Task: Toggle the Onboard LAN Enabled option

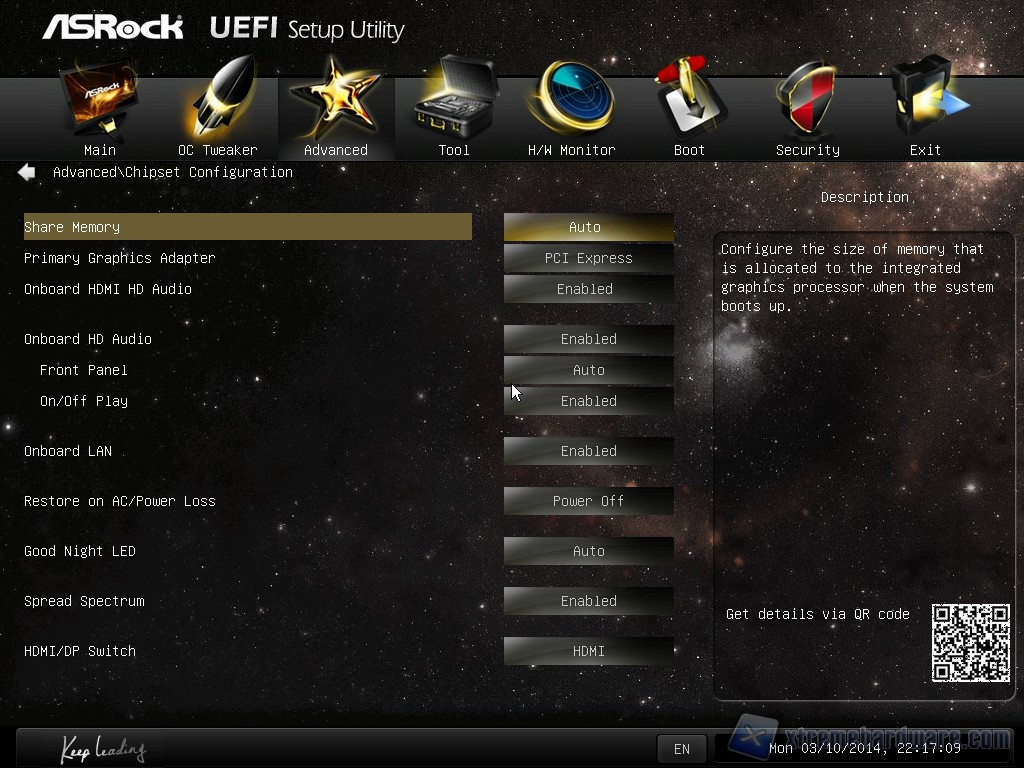Action: [588, 451]
